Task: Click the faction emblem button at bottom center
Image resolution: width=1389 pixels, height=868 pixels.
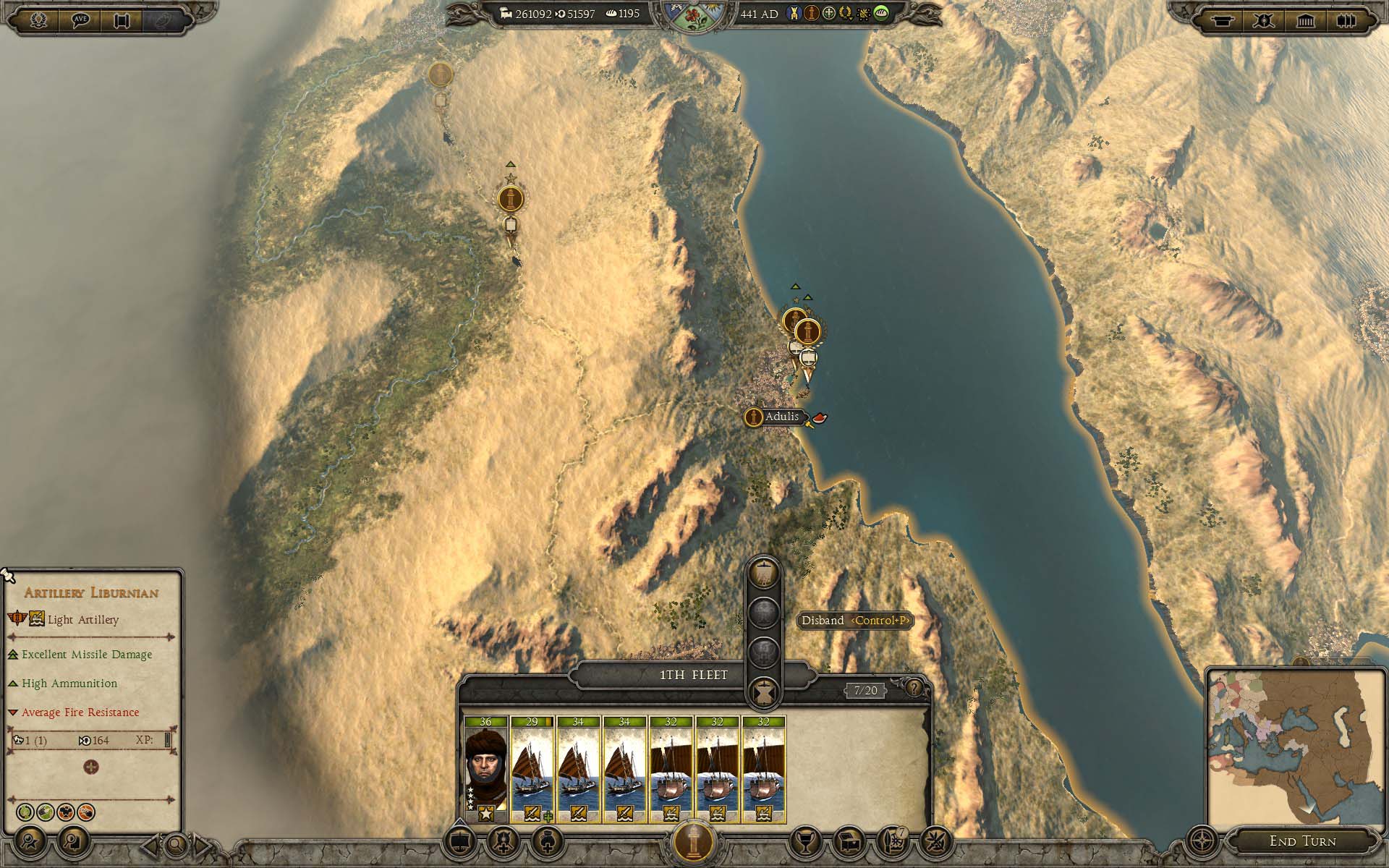Action: point(694,841)
